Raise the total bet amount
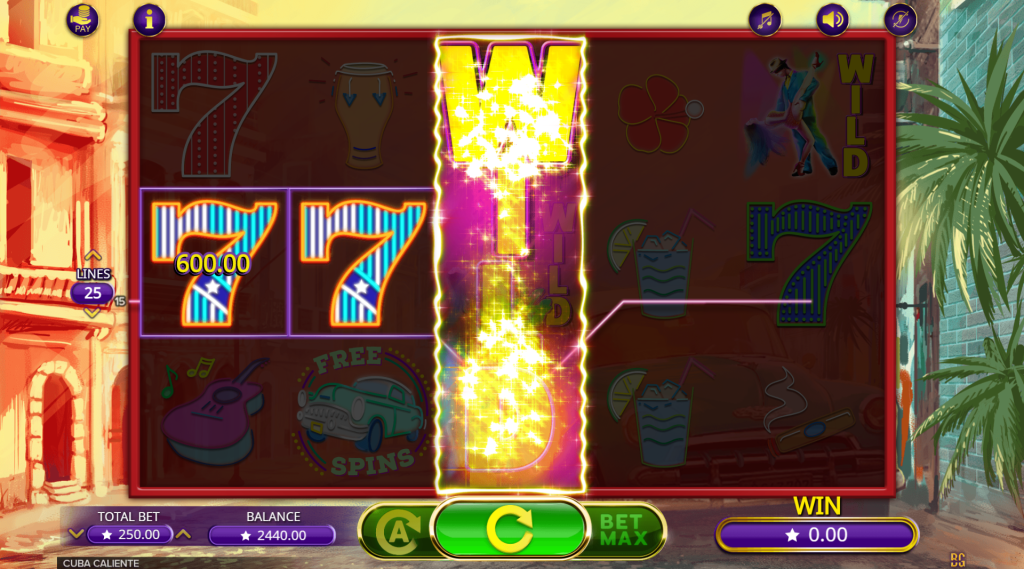1024x569 pixels. point(183,535)
